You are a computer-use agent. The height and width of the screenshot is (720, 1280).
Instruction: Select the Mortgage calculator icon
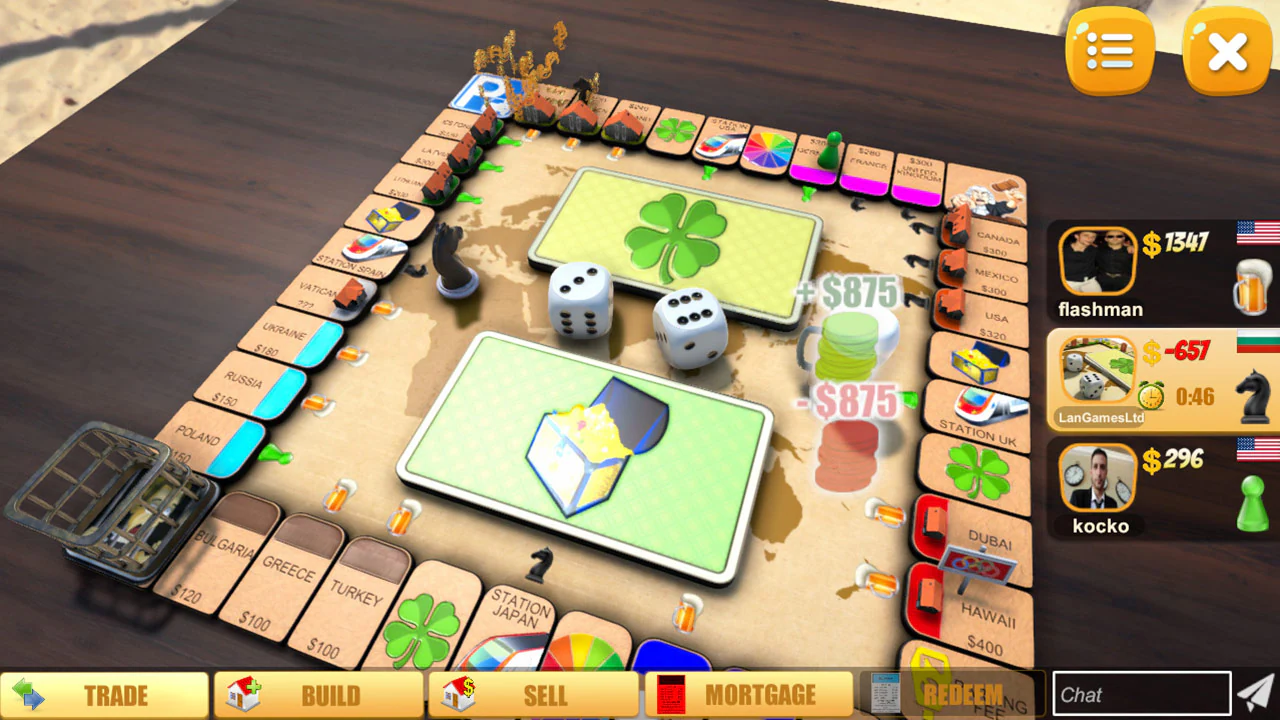pos(670,693)
